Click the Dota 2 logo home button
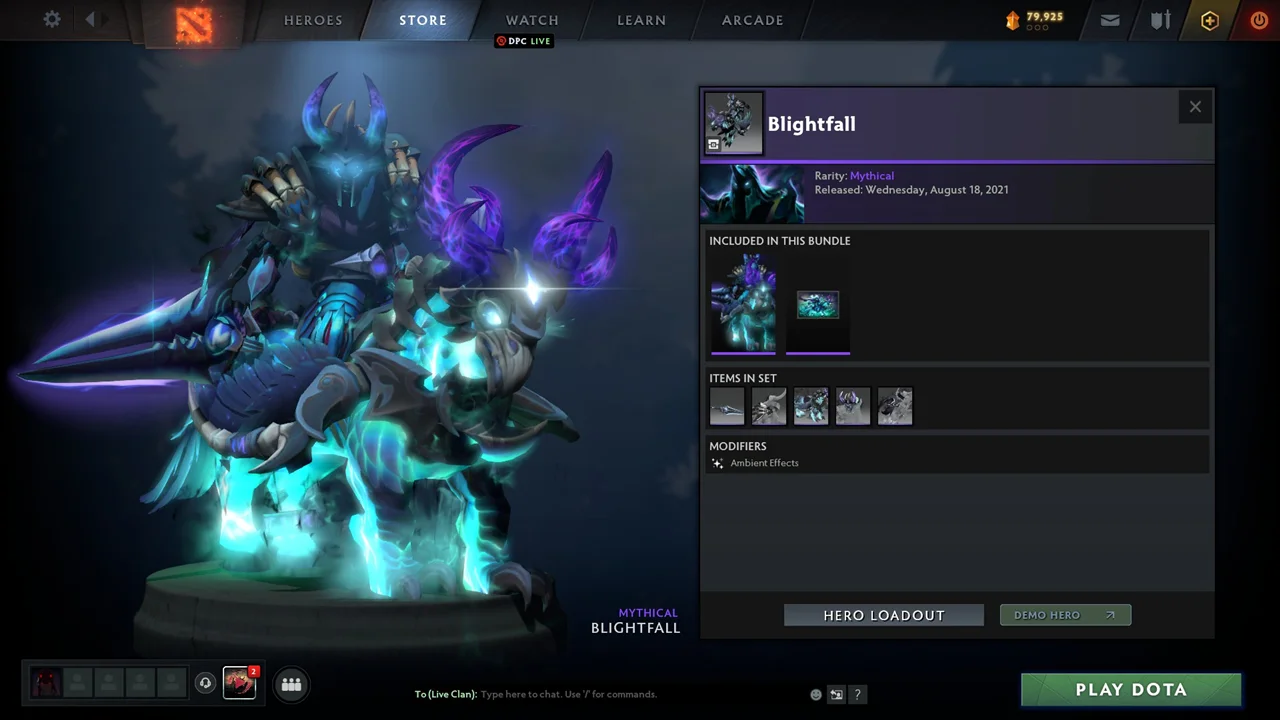 click(x=194, y=23)
